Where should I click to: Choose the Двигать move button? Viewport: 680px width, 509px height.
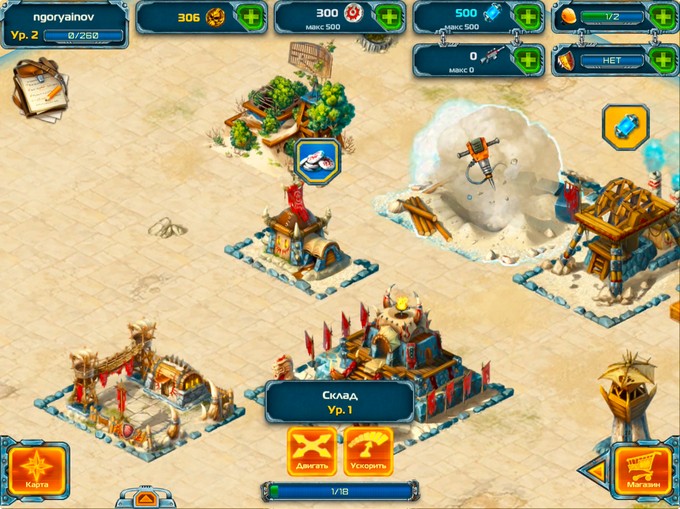pos(312,452)
